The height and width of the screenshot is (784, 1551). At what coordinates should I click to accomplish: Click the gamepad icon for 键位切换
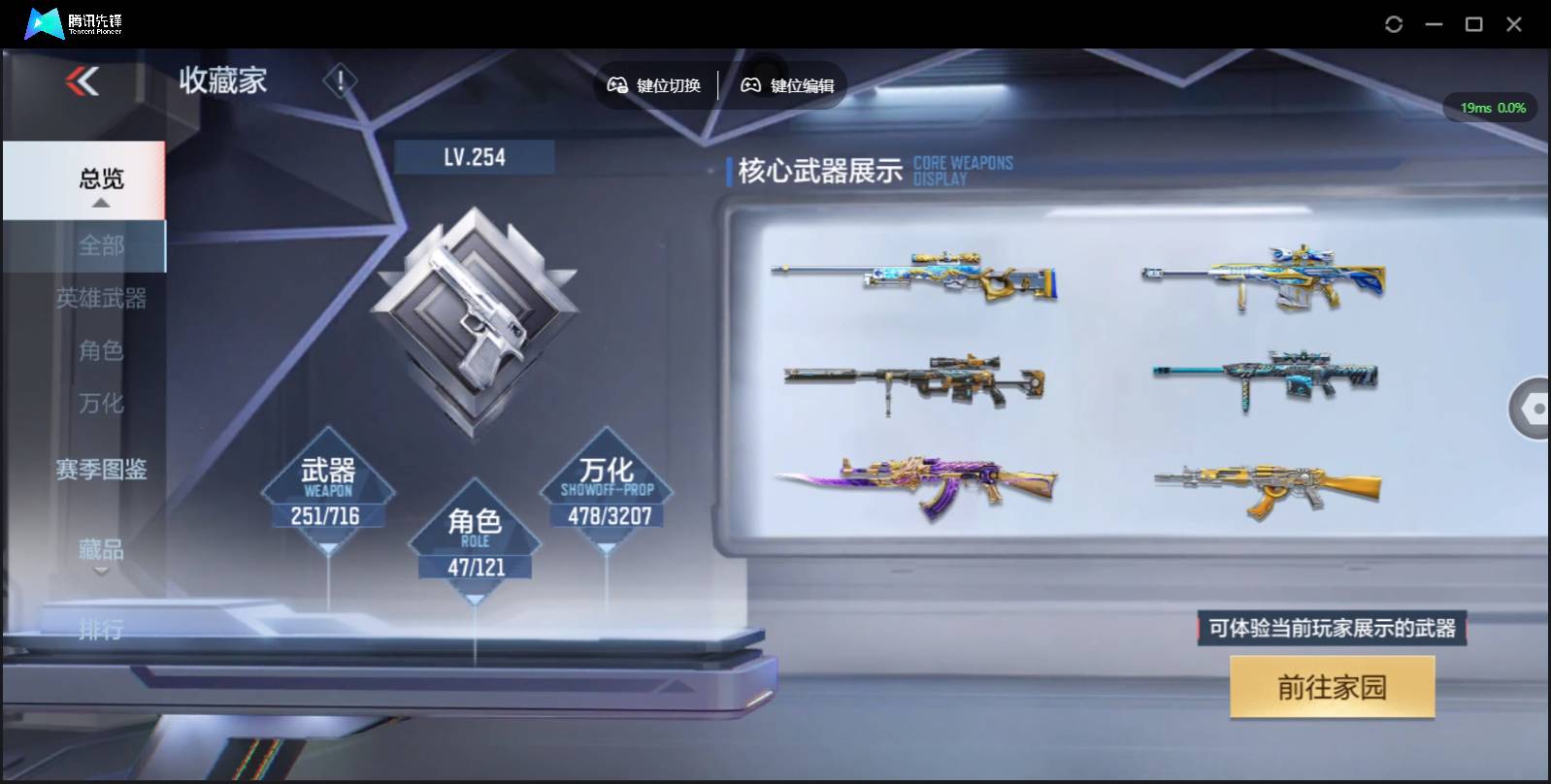click(616, 85)
